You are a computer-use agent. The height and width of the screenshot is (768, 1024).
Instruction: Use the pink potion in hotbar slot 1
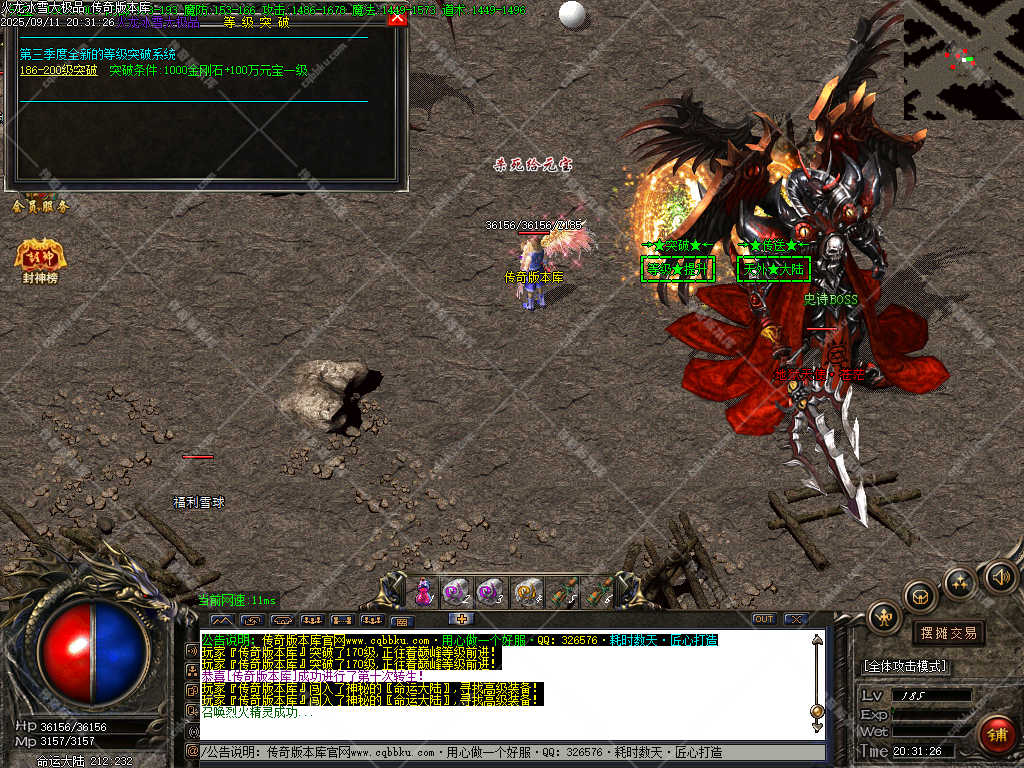coord(423,592)
